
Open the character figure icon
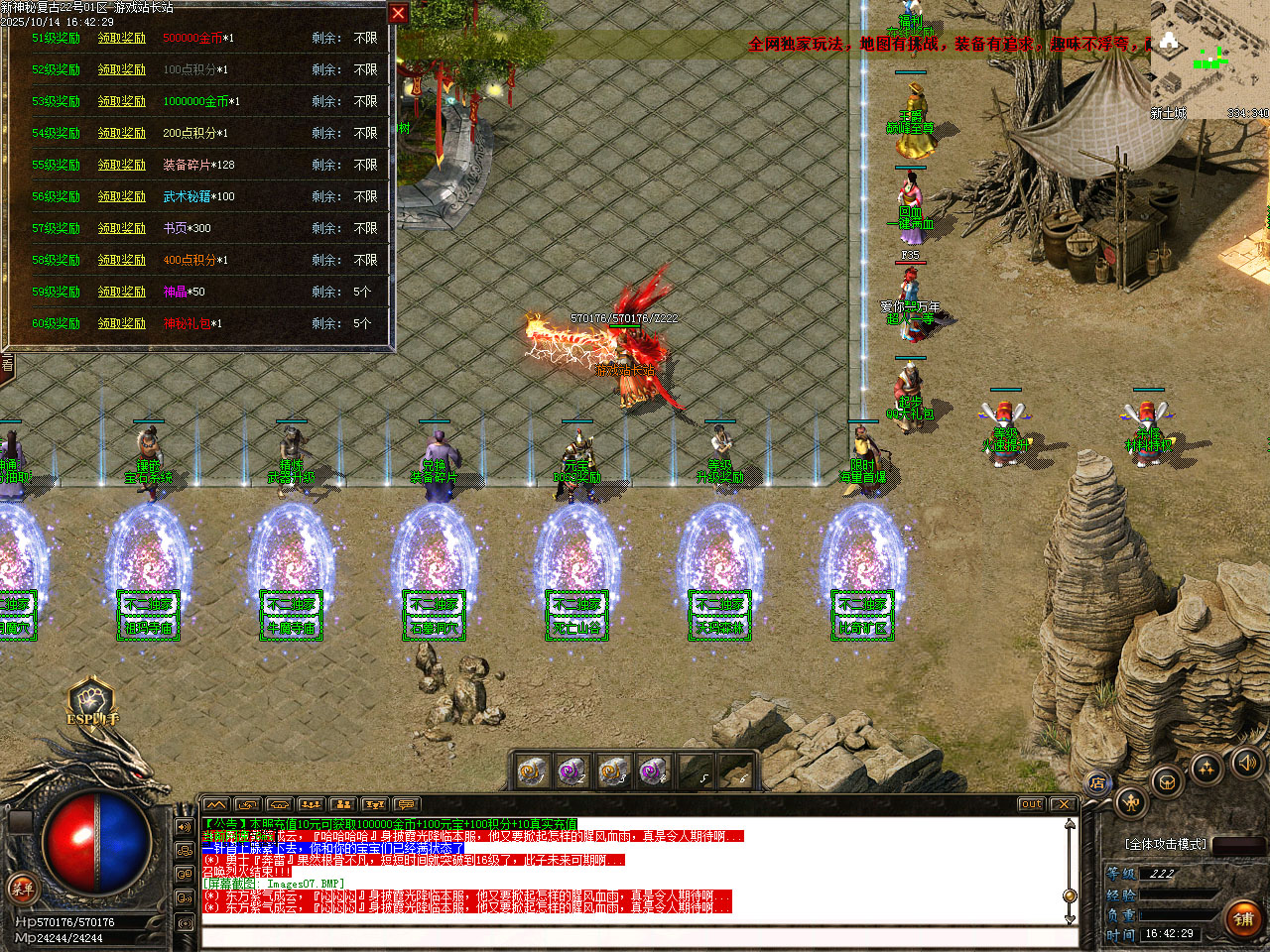pyautogui.click(x=1130, y=801)
